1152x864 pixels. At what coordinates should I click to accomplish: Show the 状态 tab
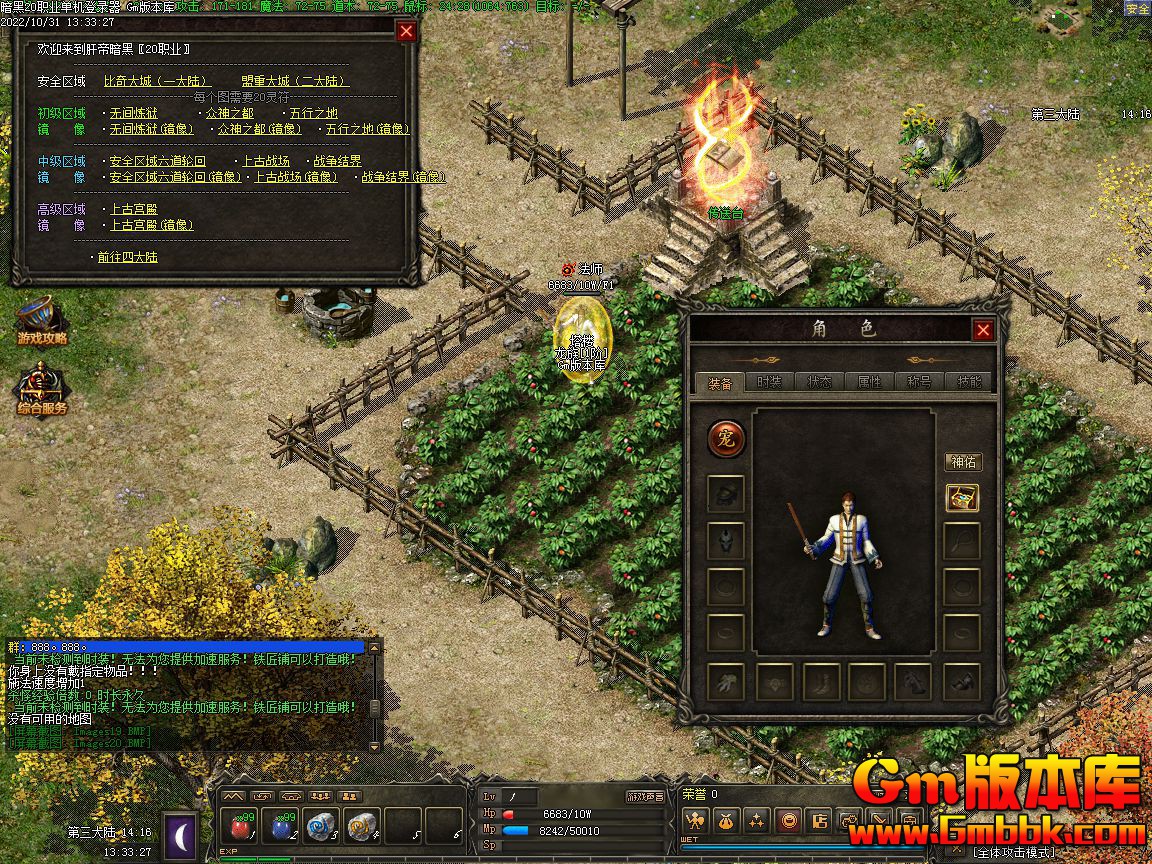click(819, 381)
